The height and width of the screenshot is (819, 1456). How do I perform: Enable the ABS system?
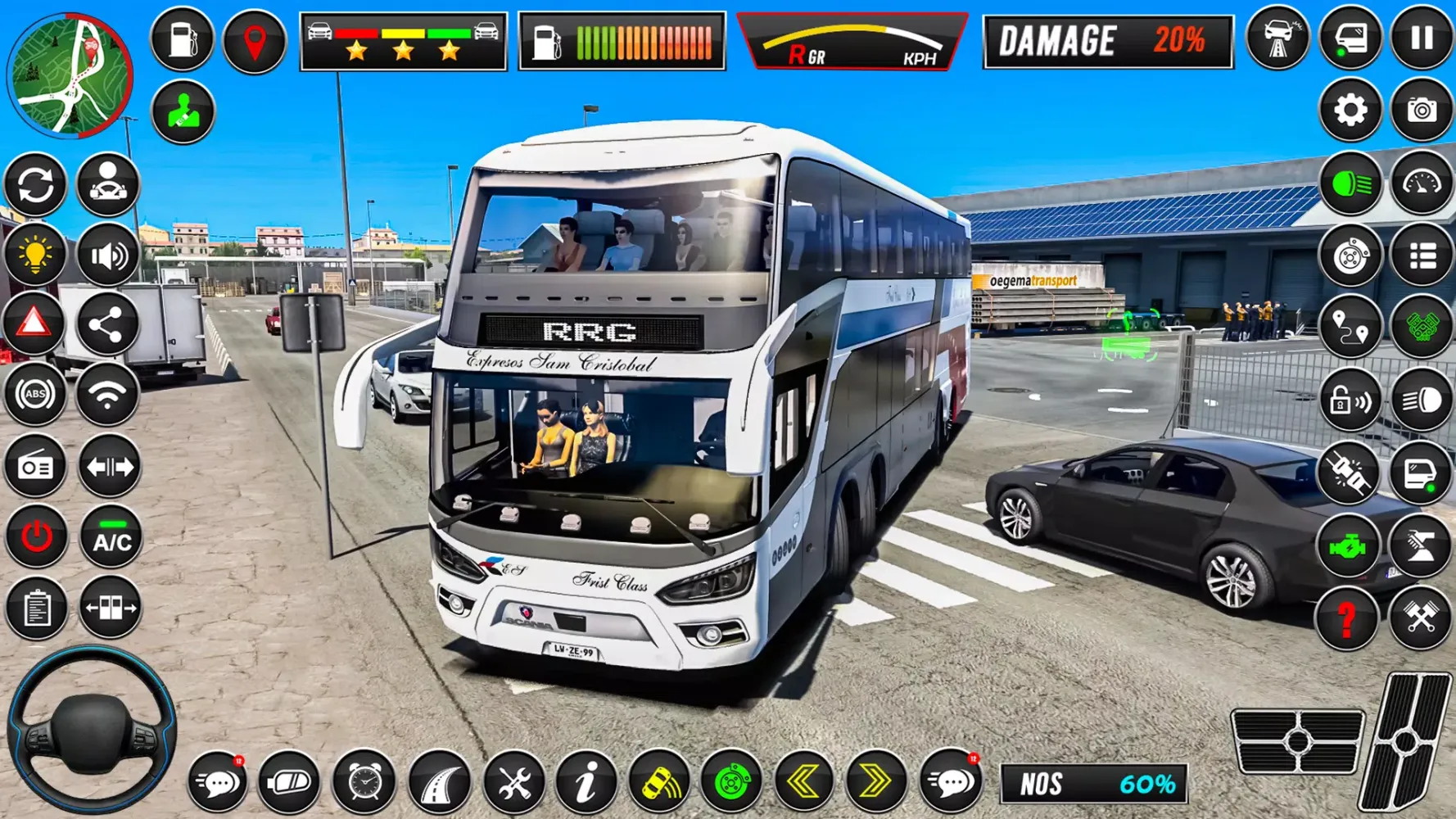point(34,395)
